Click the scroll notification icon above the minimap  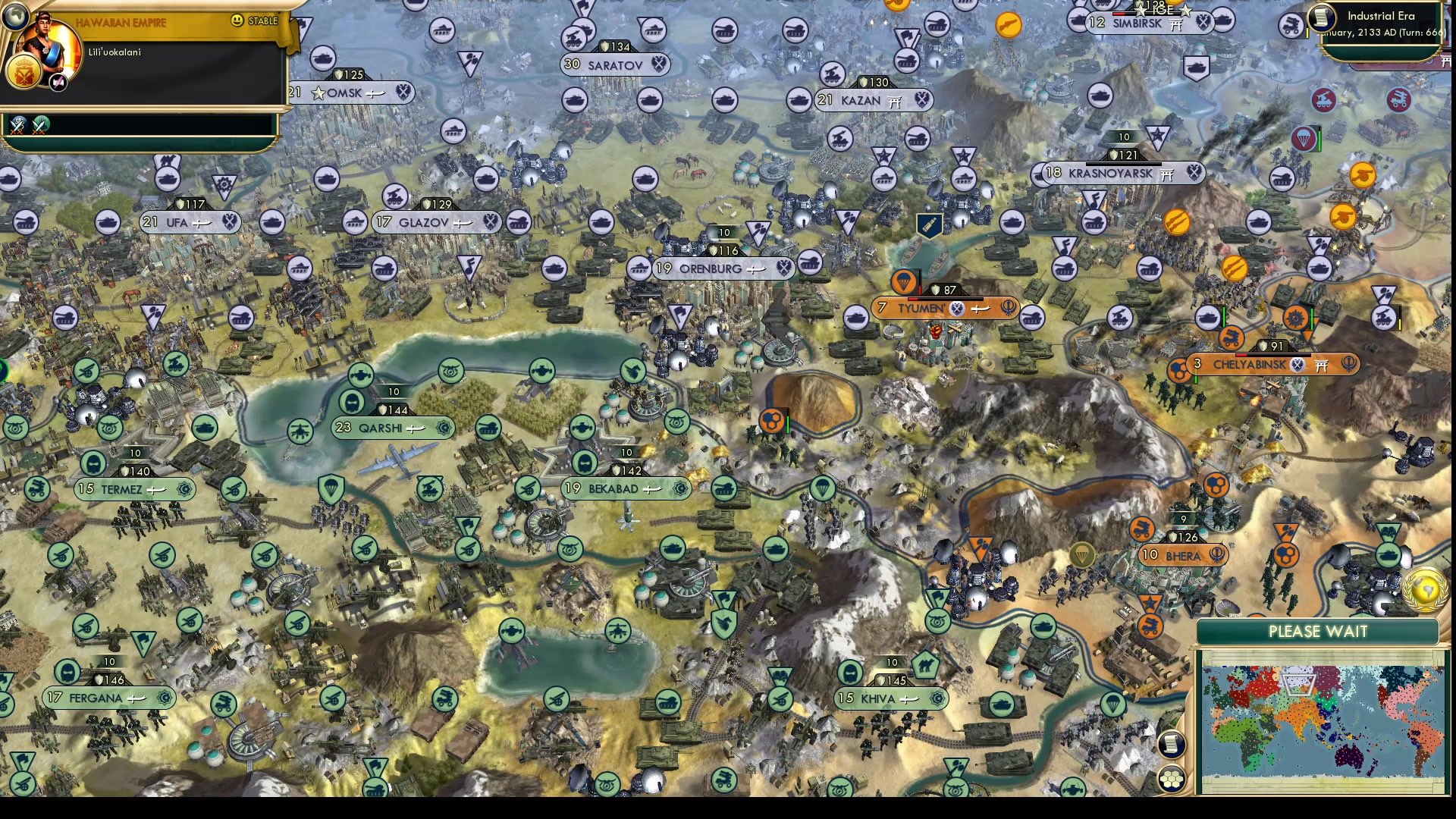pyautogui.click(x=1172, y=745)
